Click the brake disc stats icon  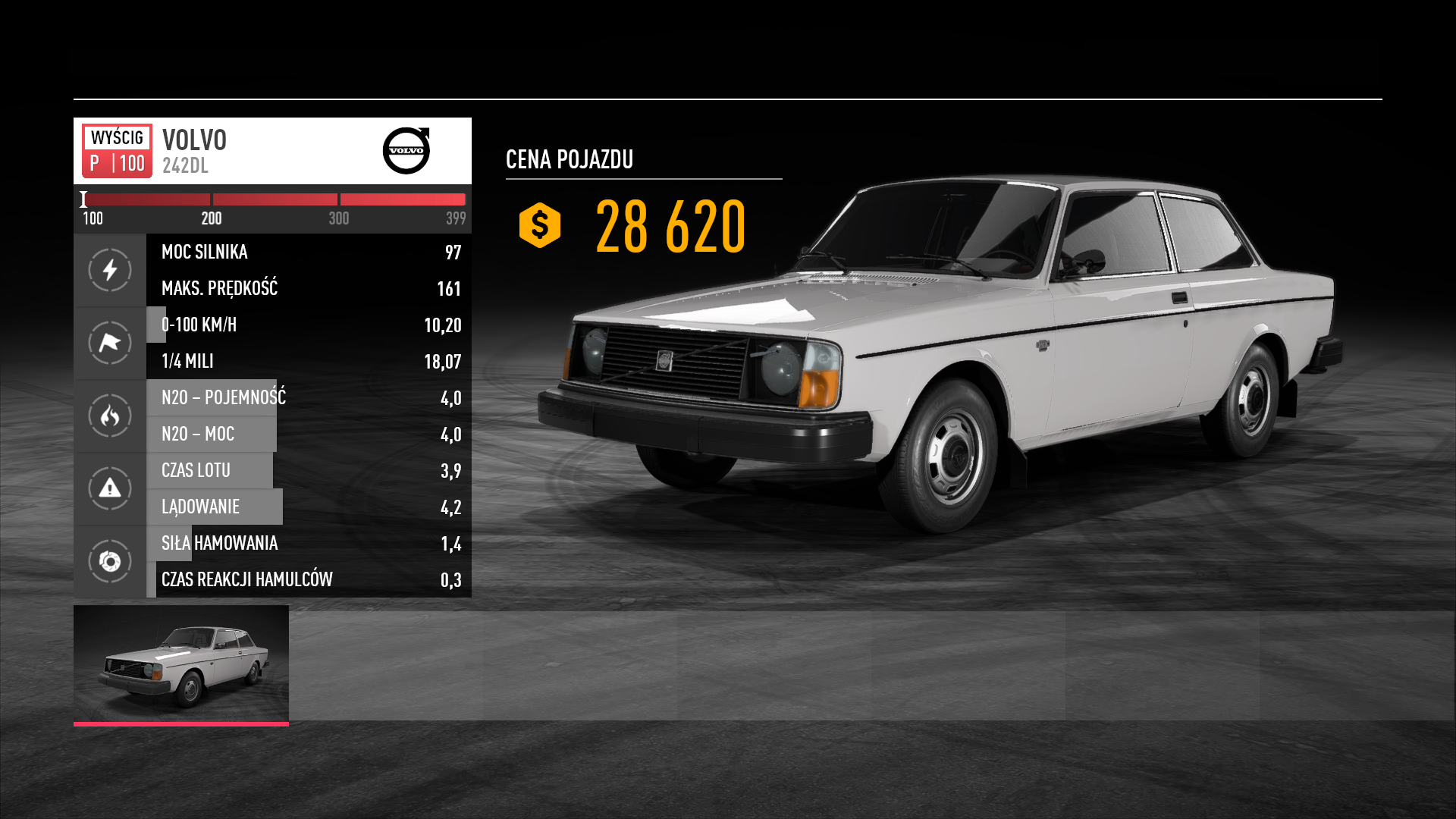point(110,561)
